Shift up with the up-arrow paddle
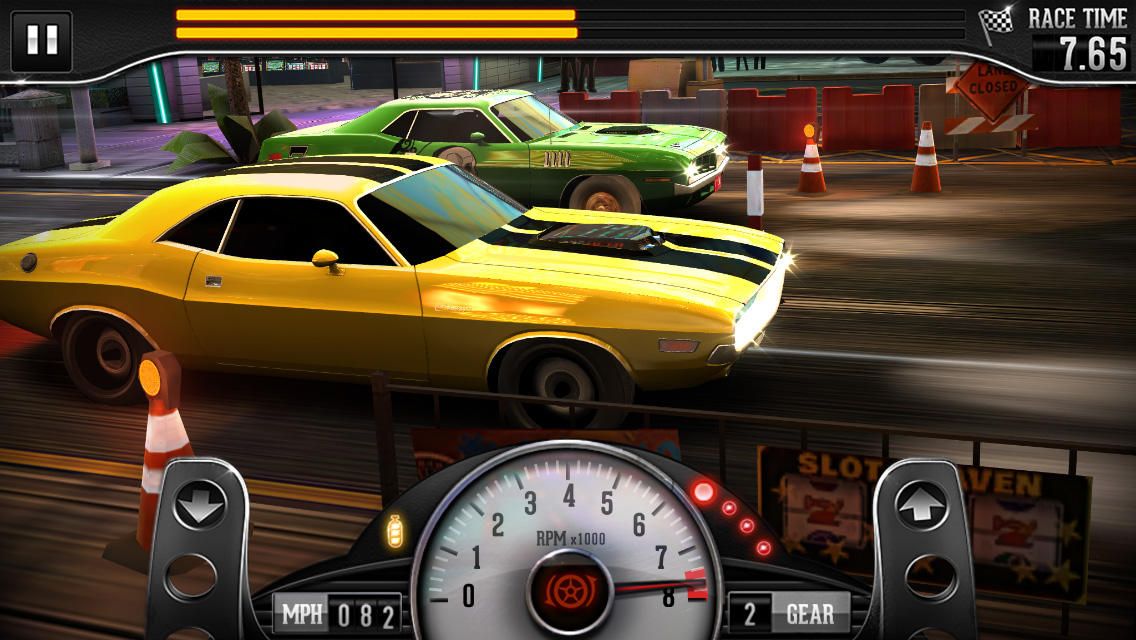This screenshot has width=1136, height=640. pos(922,506)
